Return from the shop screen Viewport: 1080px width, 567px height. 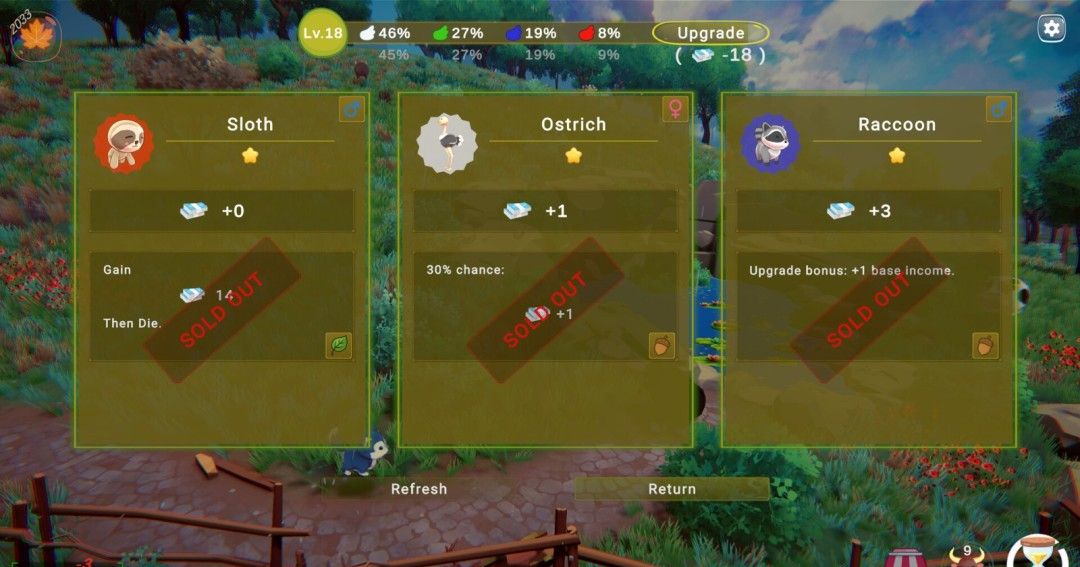click(671, 489)
